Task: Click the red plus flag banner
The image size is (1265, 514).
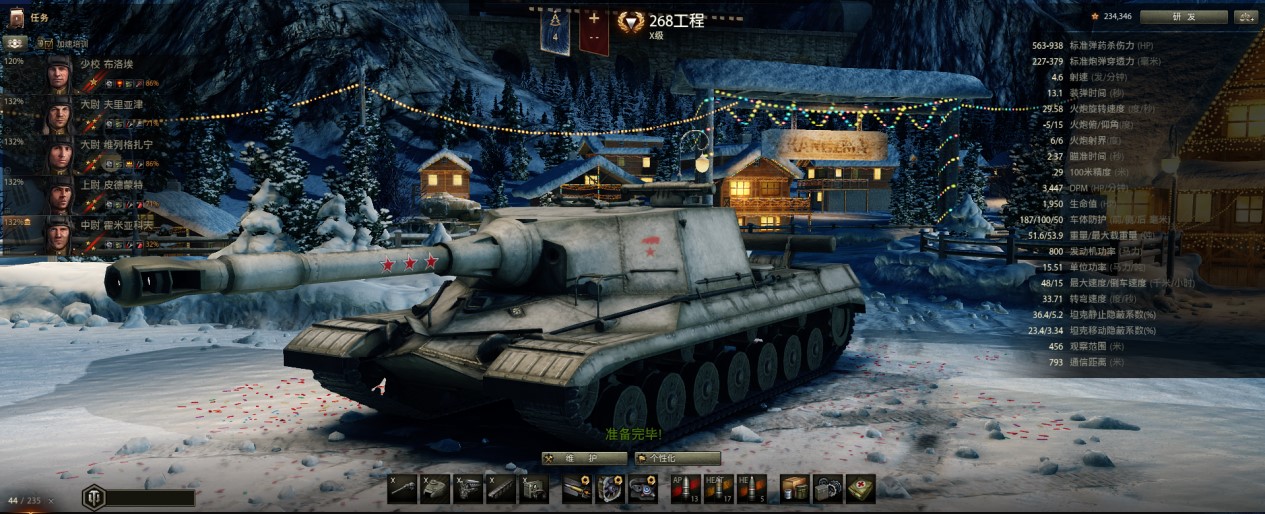Action: point(594,29)
